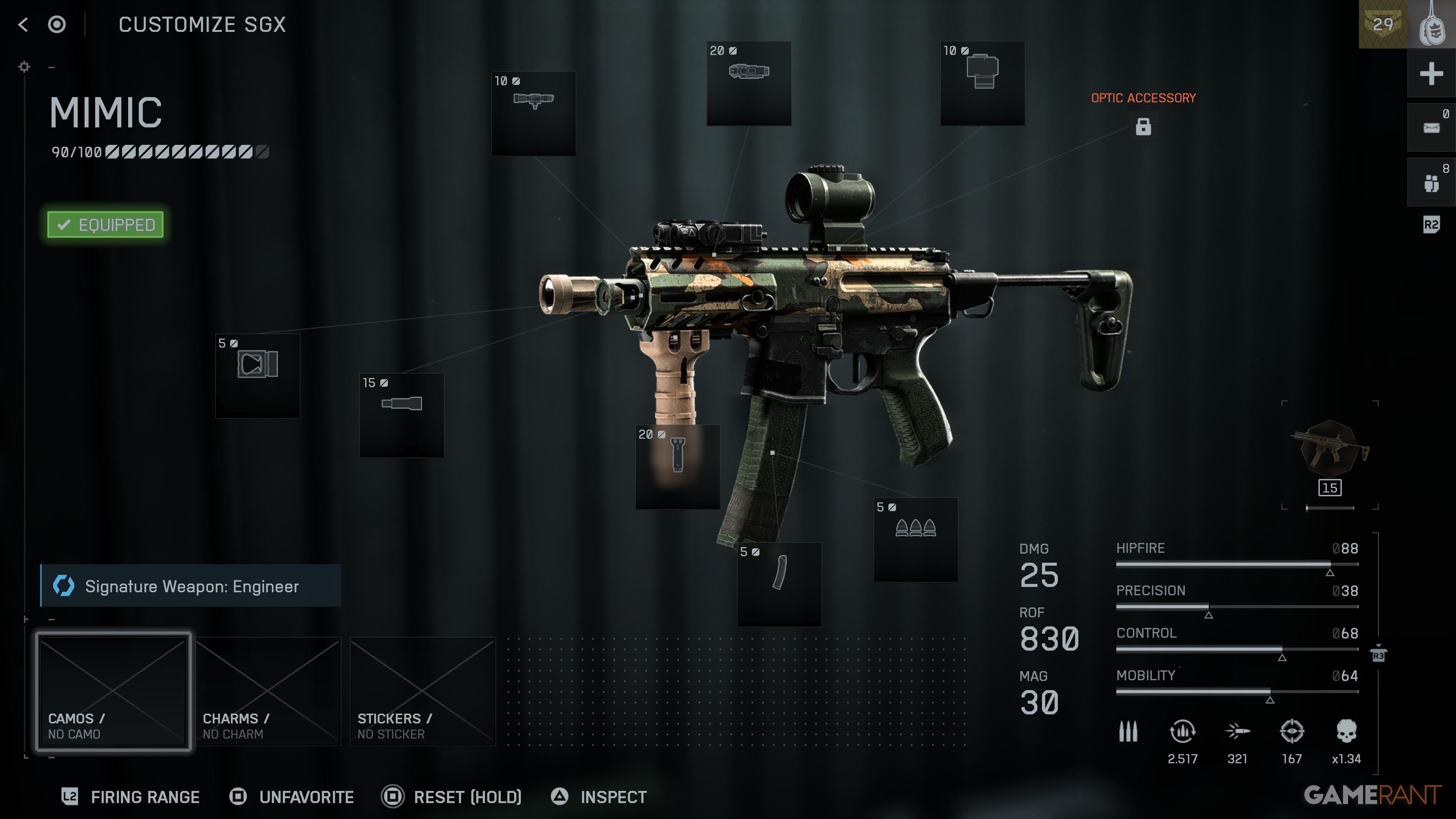Open the squad icon showing 8
Viewport: 1456px width, 819px height.
click(1431, 182)
